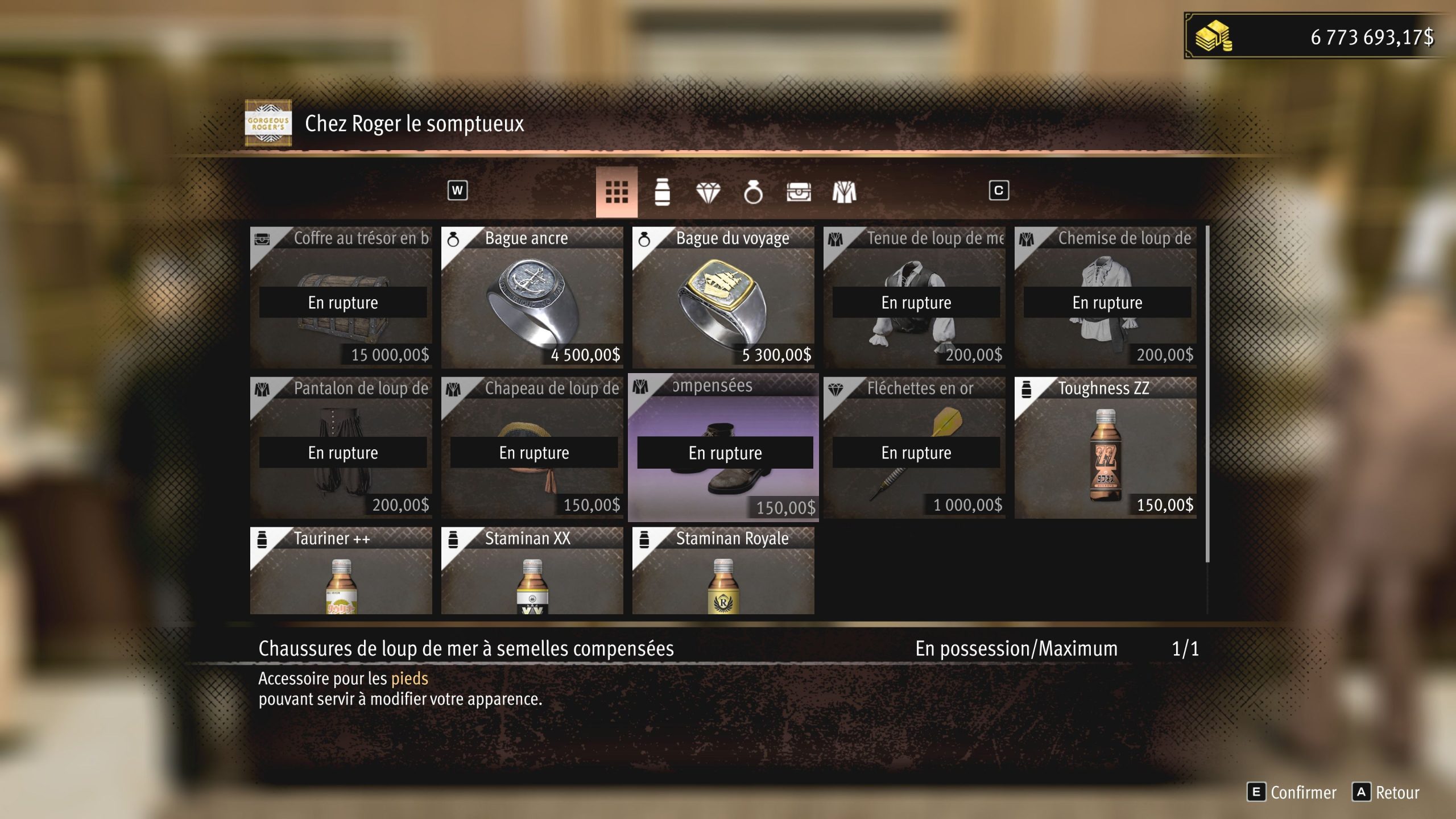This screenshot has width=1456, height=819.
Task: Buy the Toughness ZZ drink
Action: (x=1106, y=448)
